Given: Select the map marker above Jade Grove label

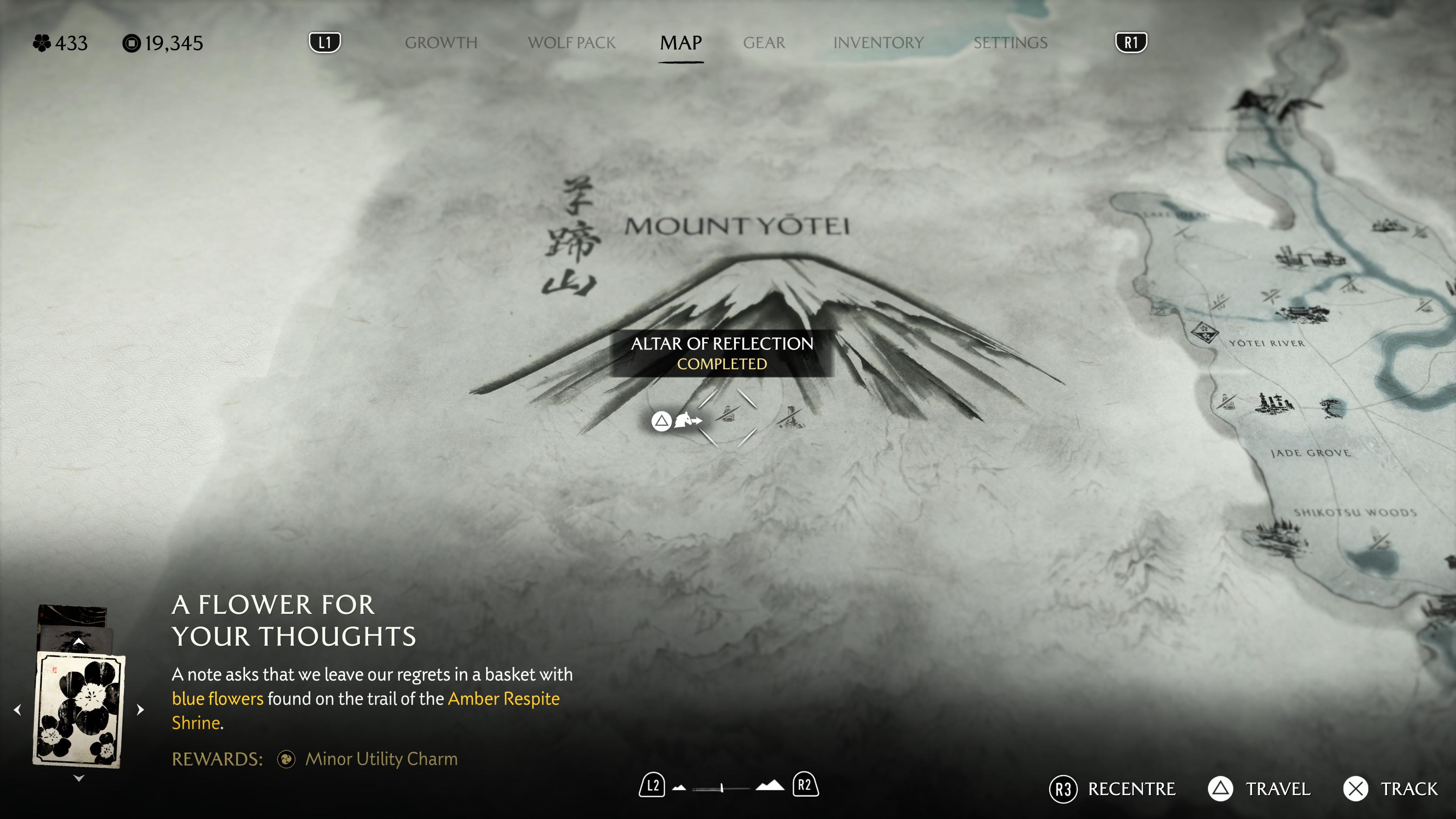Looking at the screenshot, I should 1274,403.
